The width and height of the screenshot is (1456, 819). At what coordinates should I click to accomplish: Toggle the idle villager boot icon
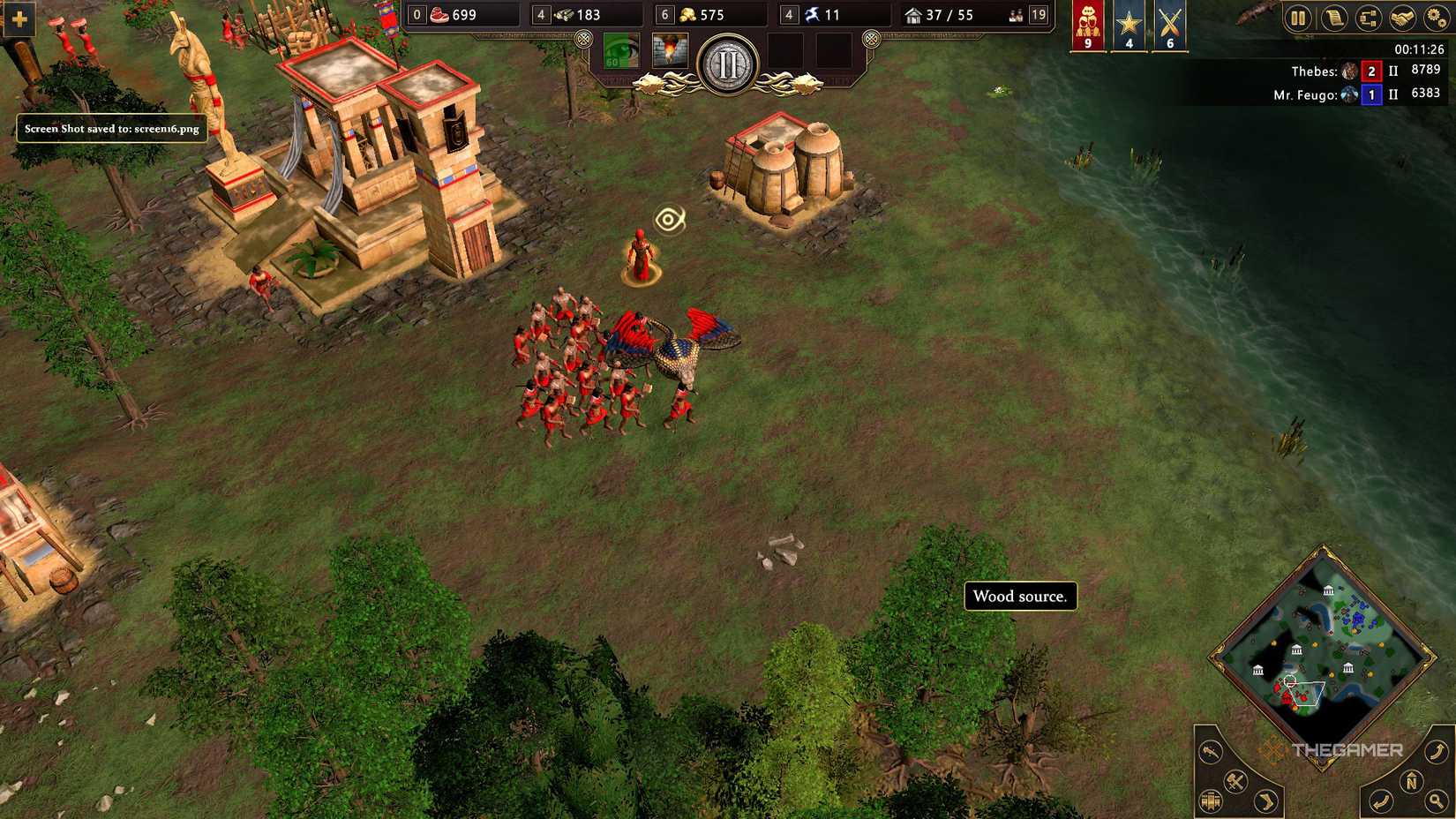(x=1265, y=800)
